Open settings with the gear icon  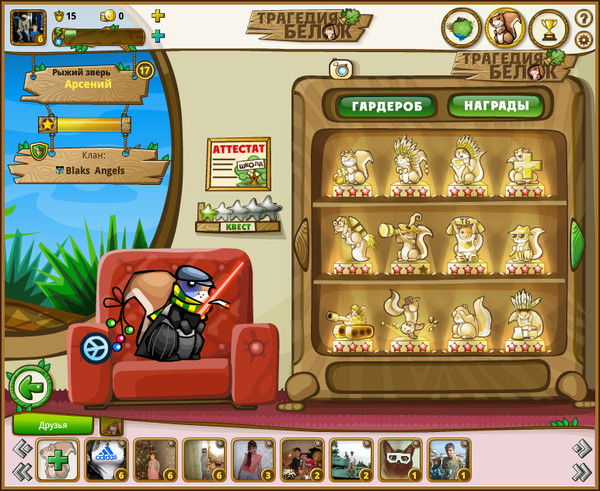coord(585,39)
